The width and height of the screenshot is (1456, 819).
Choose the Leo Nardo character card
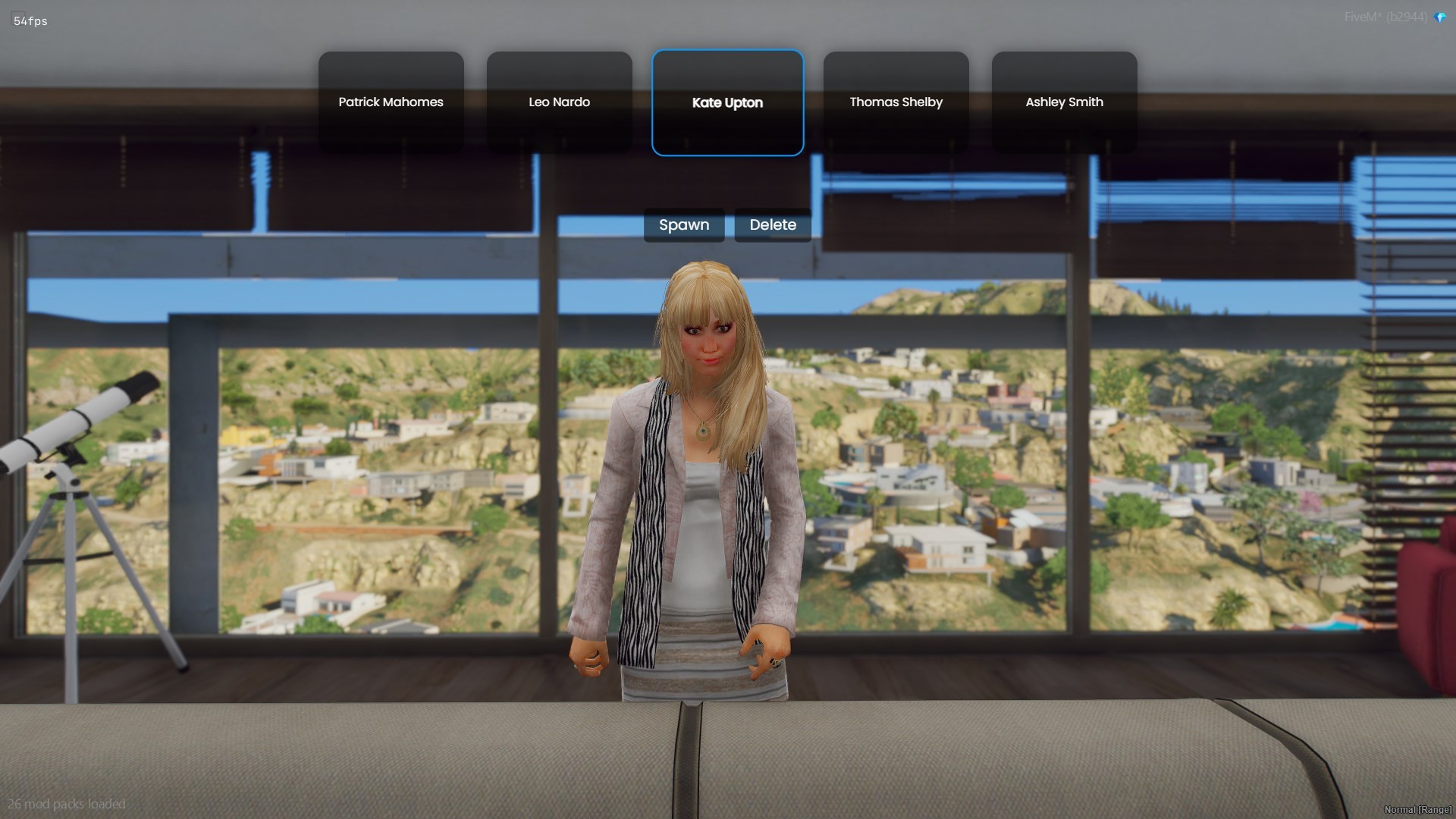pos(559,102)
